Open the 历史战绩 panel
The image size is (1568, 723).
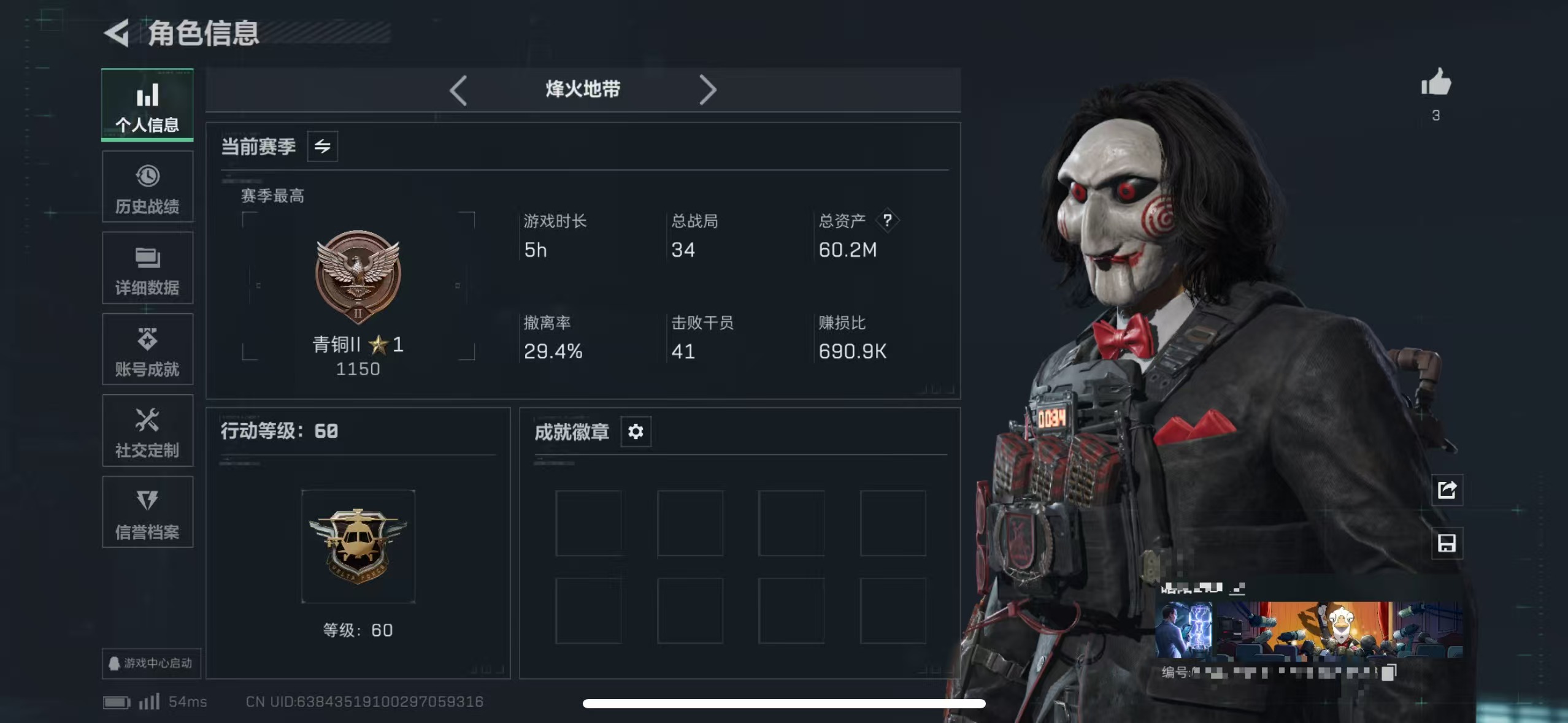147,187
